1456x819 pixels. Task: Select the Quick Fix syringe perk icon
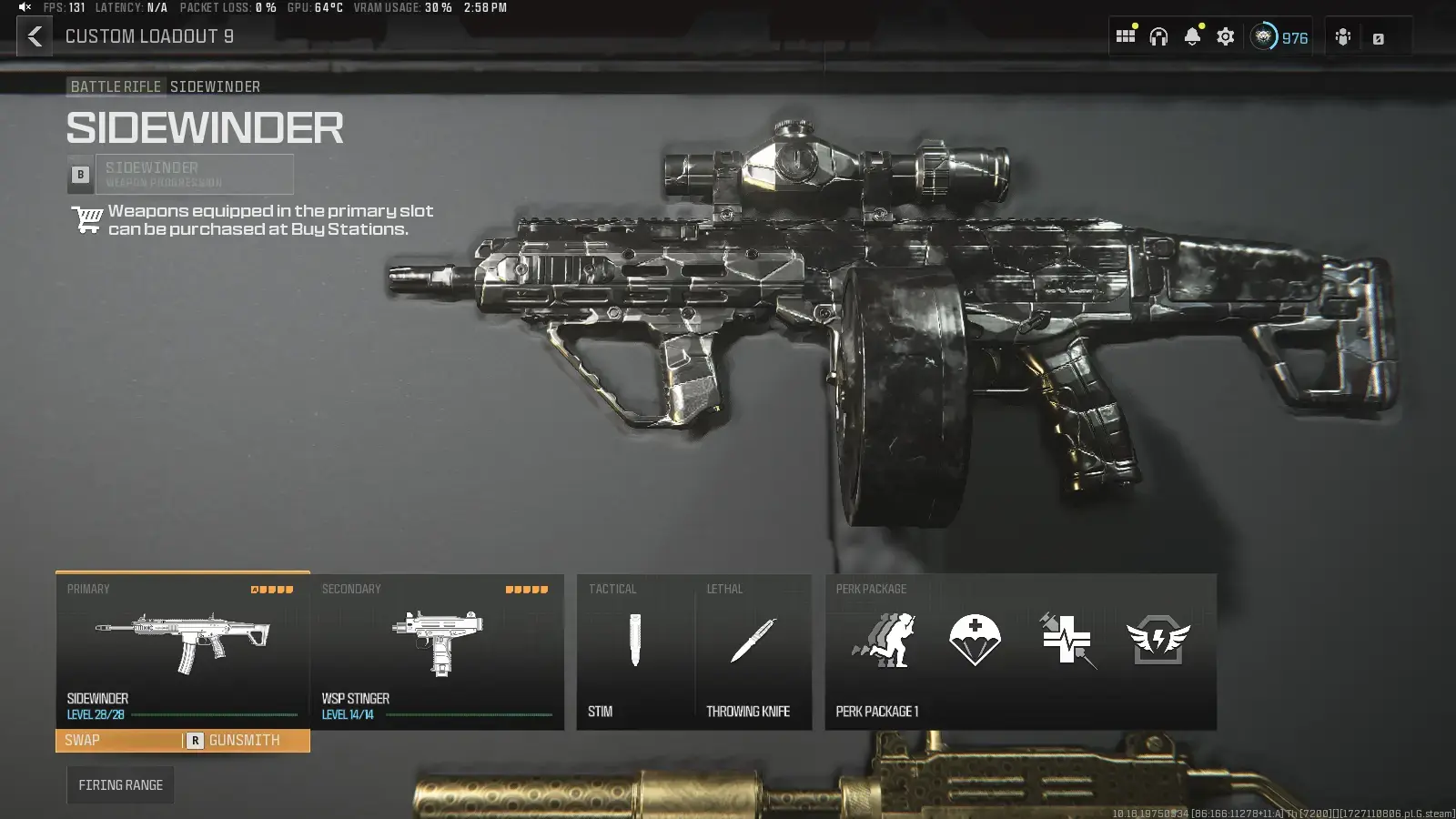1067,641
